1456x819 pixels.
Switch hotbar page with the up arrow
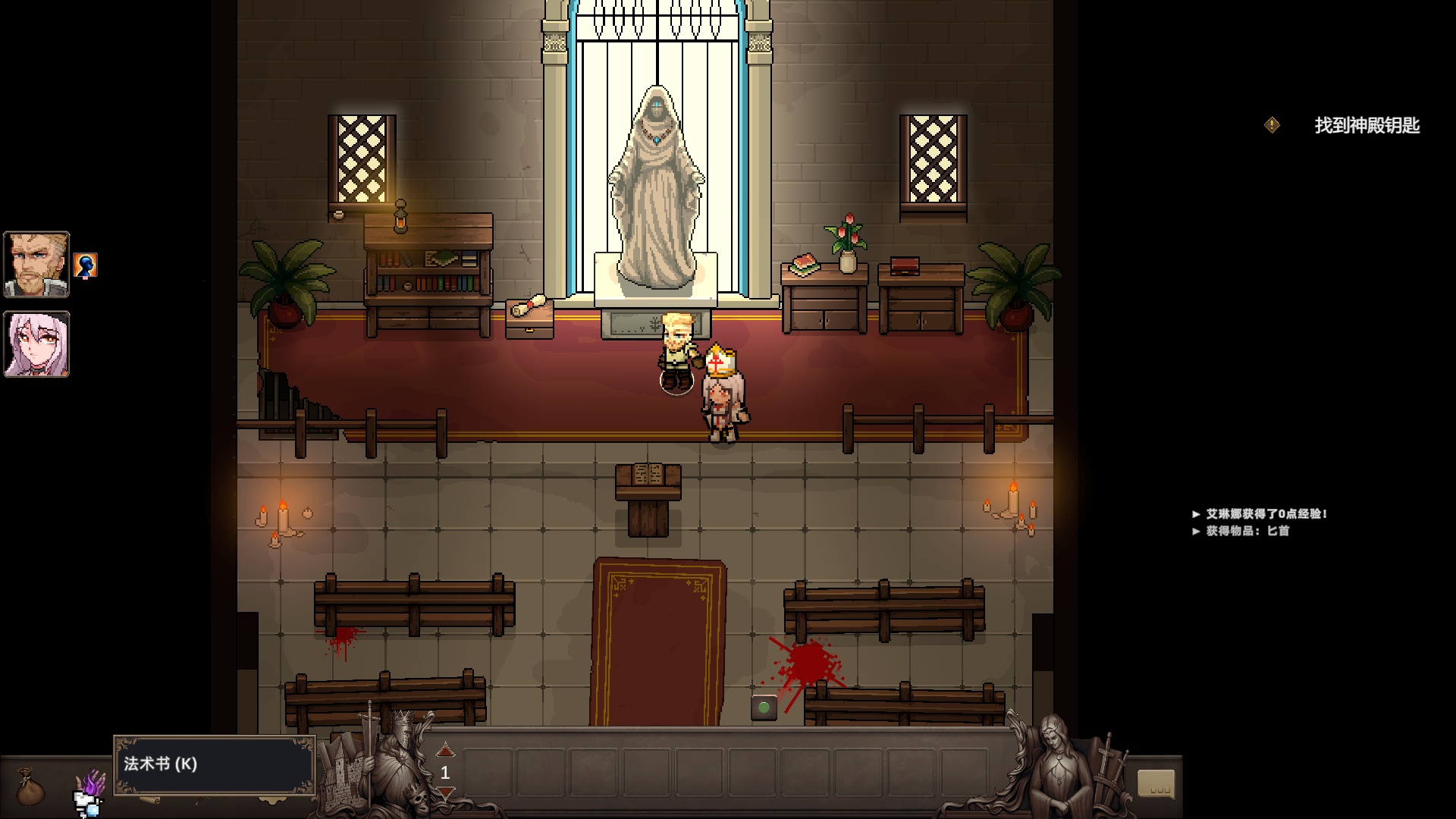coord(445,750)
